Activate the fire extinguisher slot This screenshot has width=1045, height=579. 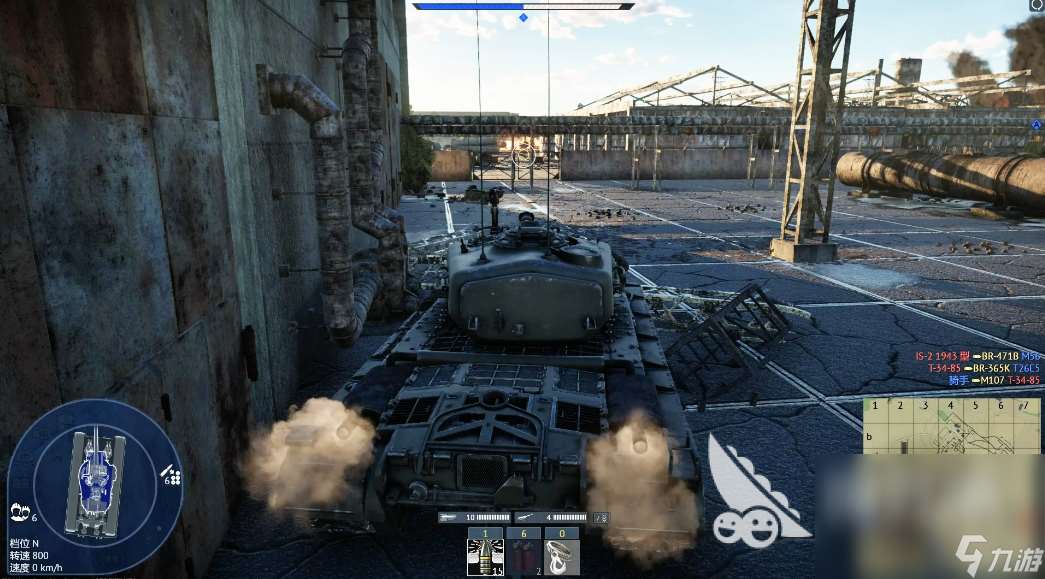pos(523,556)
